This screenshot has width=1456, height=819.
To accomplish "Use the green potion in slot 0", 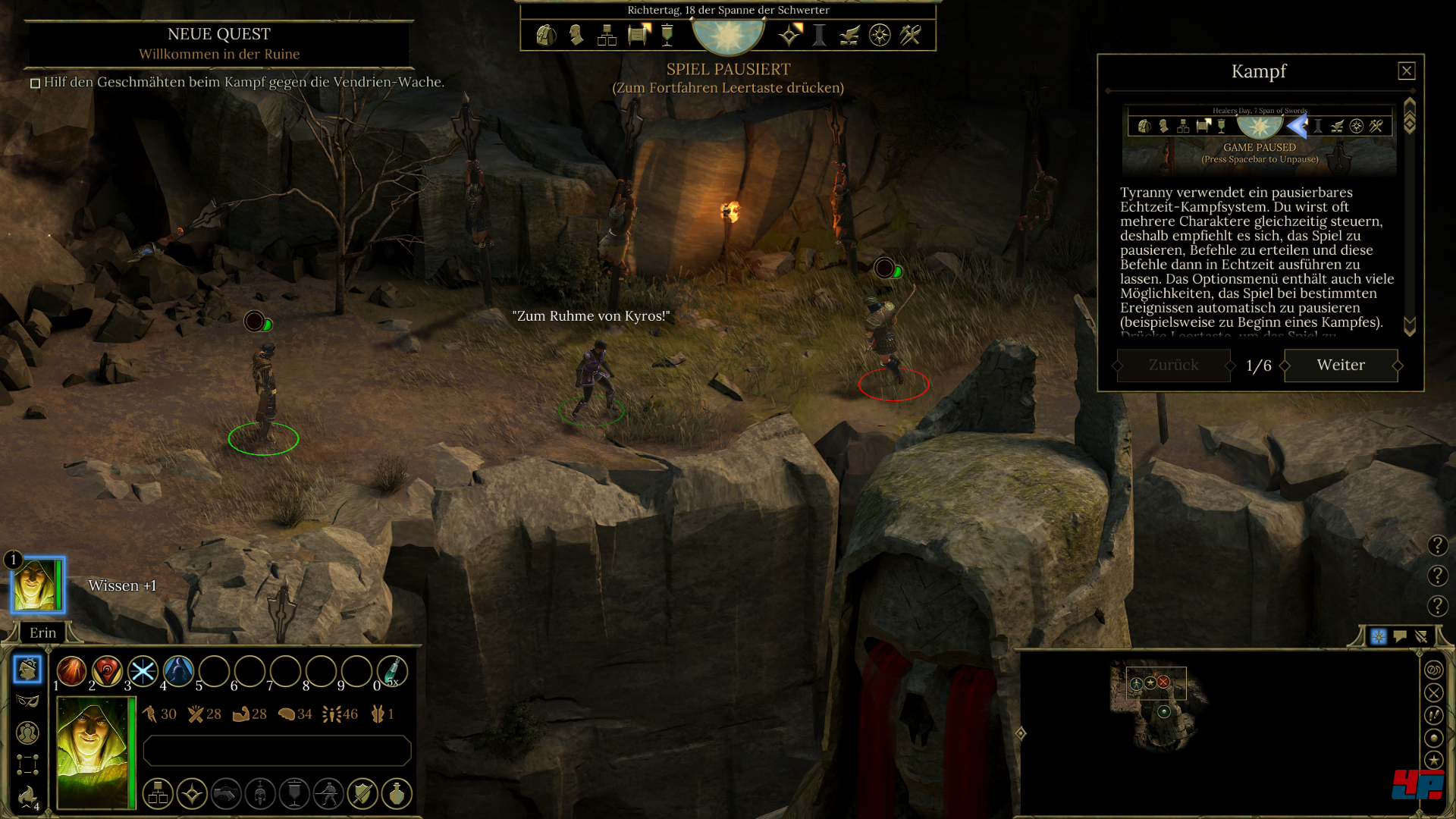I will pos(391,671).
